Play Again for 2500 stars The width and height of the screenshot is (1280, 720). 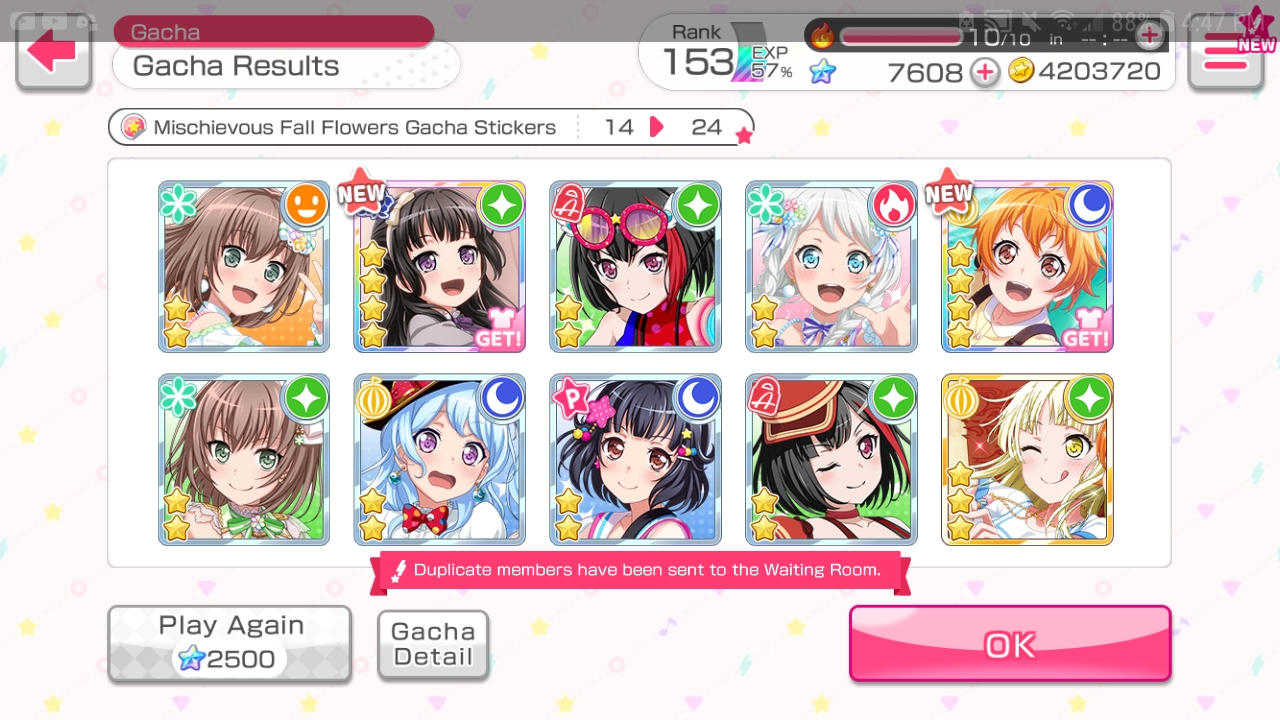click(230, 643)
